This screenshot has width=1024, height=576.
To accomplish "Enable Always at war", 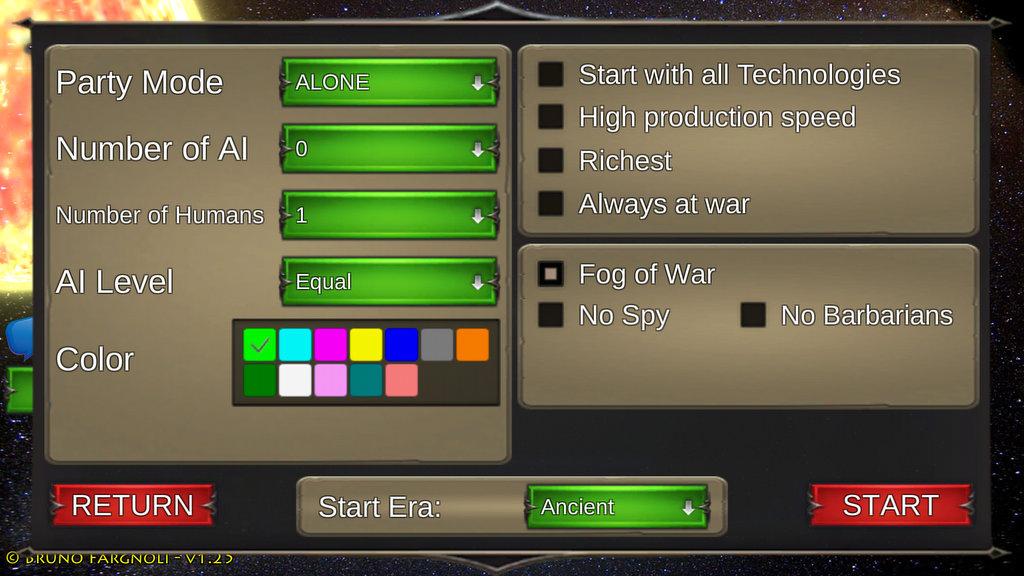I will (x=551, y=204).
